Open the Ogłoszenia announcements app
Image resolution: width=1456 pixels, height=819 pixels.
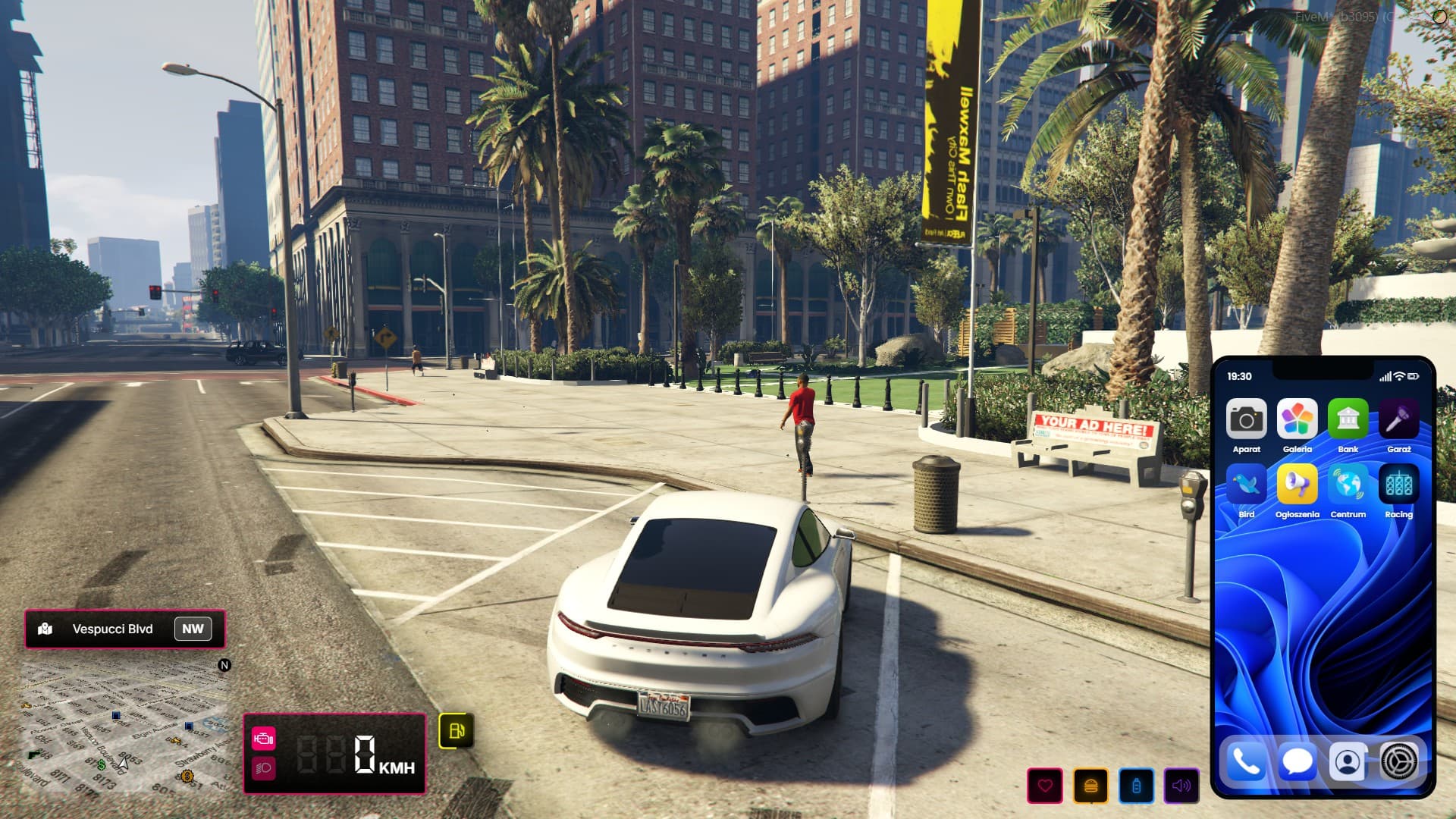(1297, 484)
